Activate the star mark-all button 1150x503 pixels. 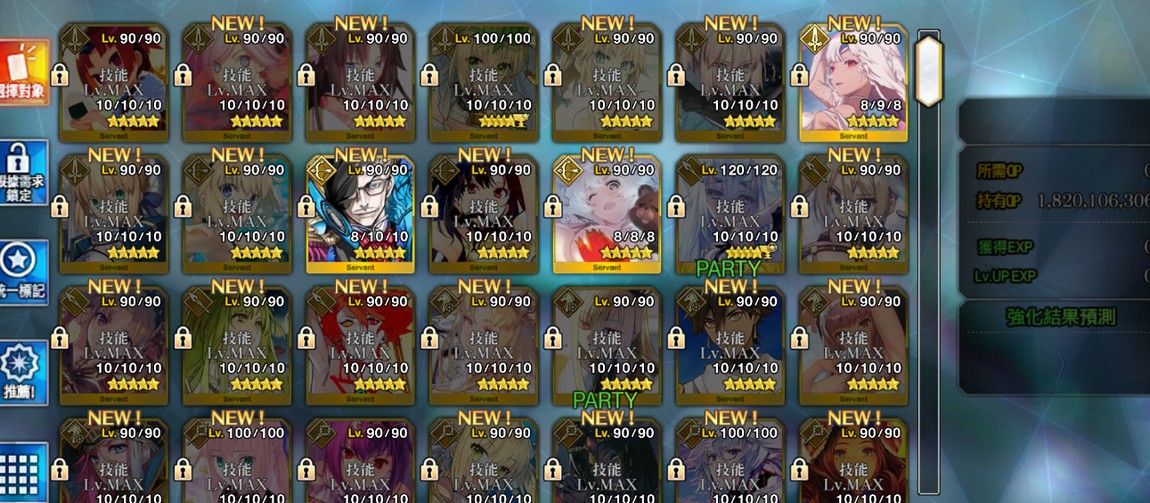(x=22, y=272)
